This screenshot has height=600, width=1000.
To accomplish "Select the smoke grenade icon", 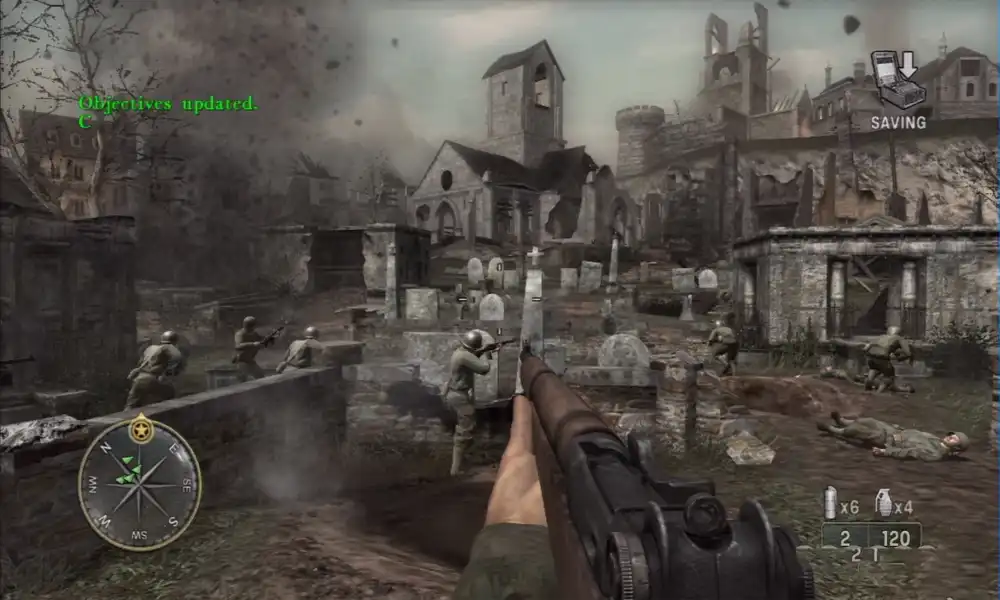I will pyautogui.click(x=829, y=502).
